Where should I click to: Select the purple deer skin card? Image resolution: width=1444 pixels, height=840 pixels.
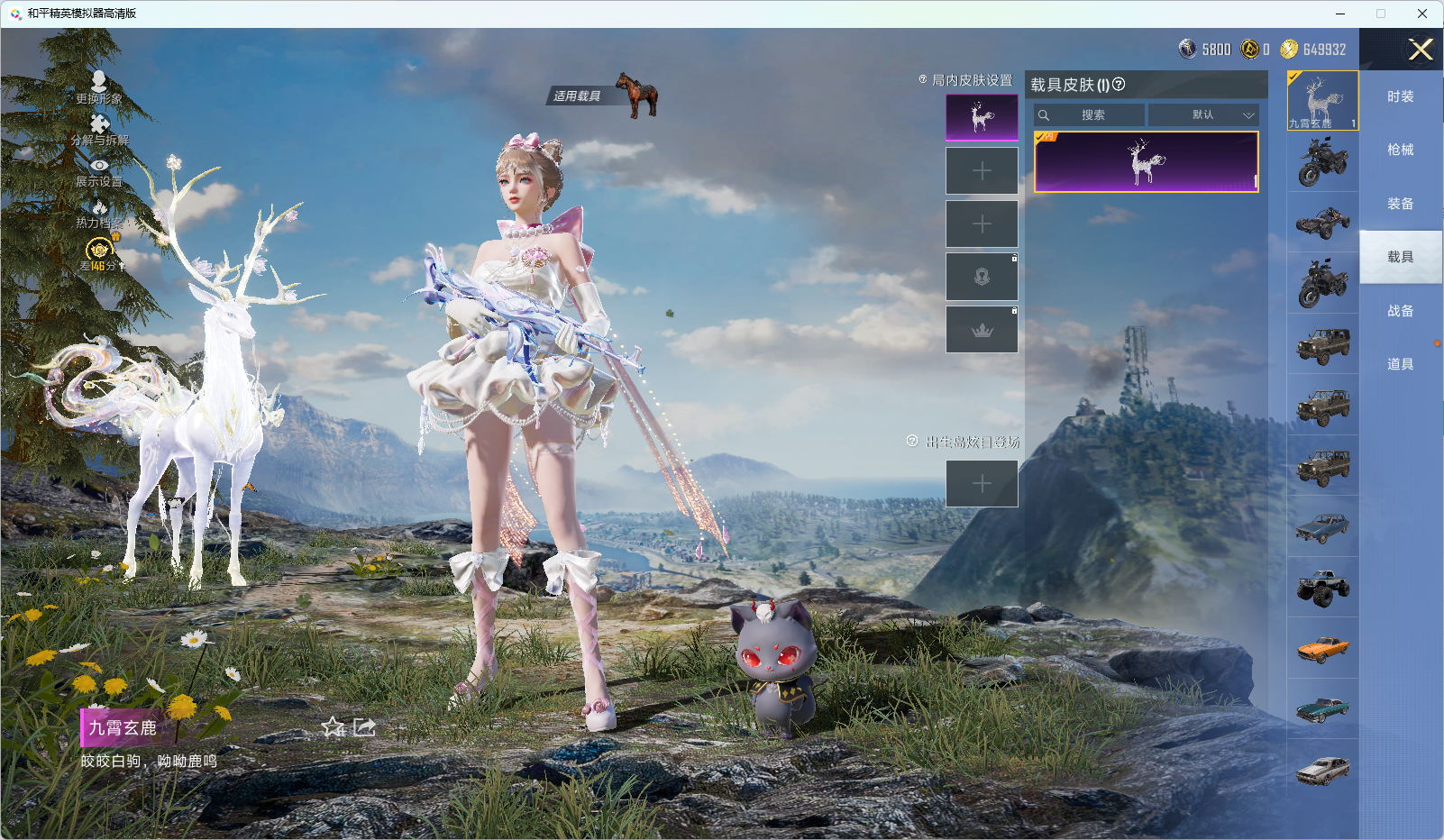coord(1146,162)
